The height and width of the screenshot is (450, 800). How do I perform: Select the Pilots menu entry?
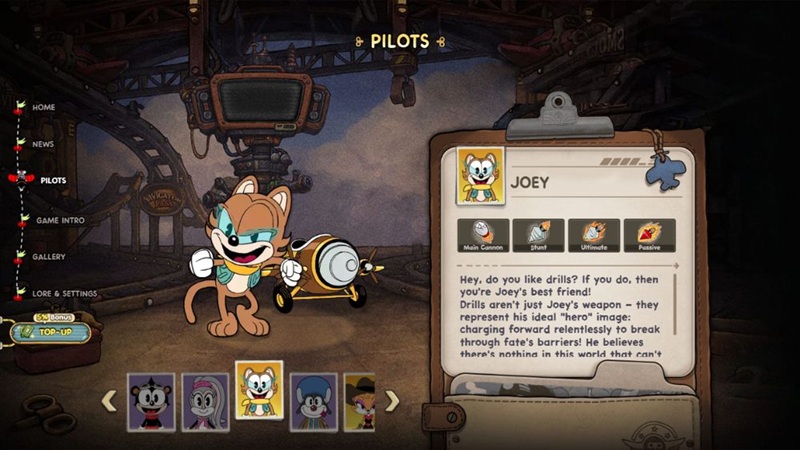click(53, 180)
